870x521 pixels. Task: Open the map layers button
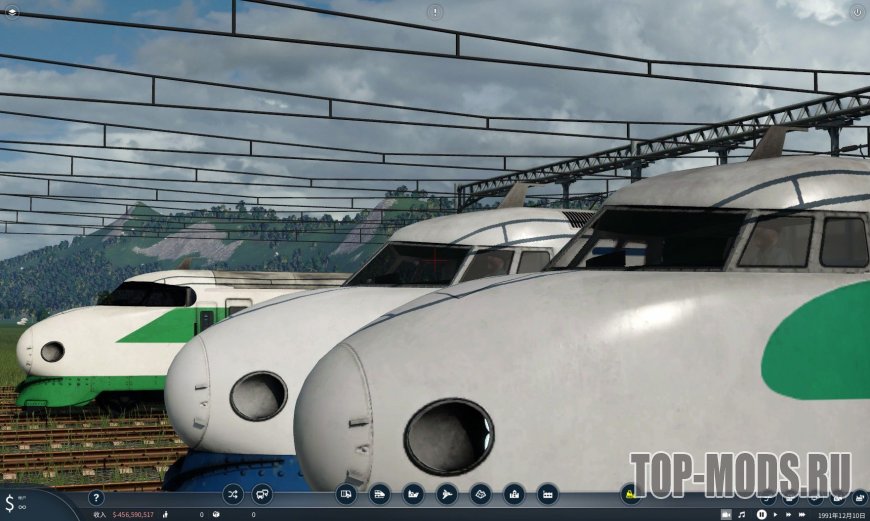tap(12, 12)
